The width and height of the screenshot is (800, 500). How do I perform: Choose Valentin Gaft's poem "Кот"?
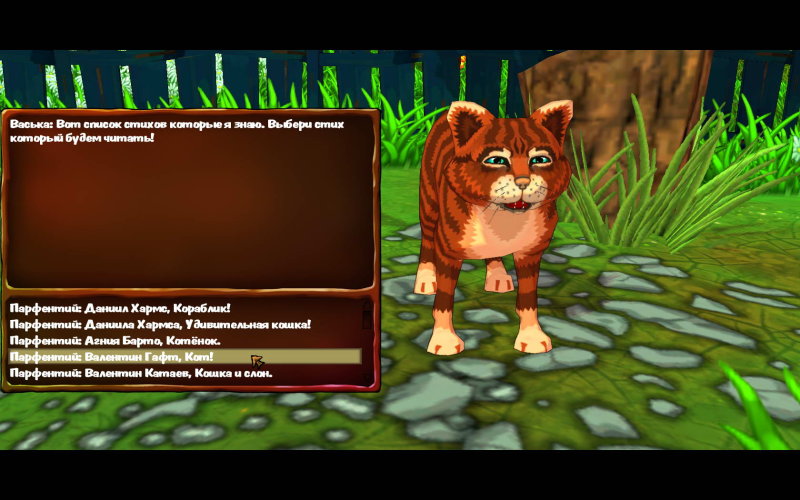point(112,357)
